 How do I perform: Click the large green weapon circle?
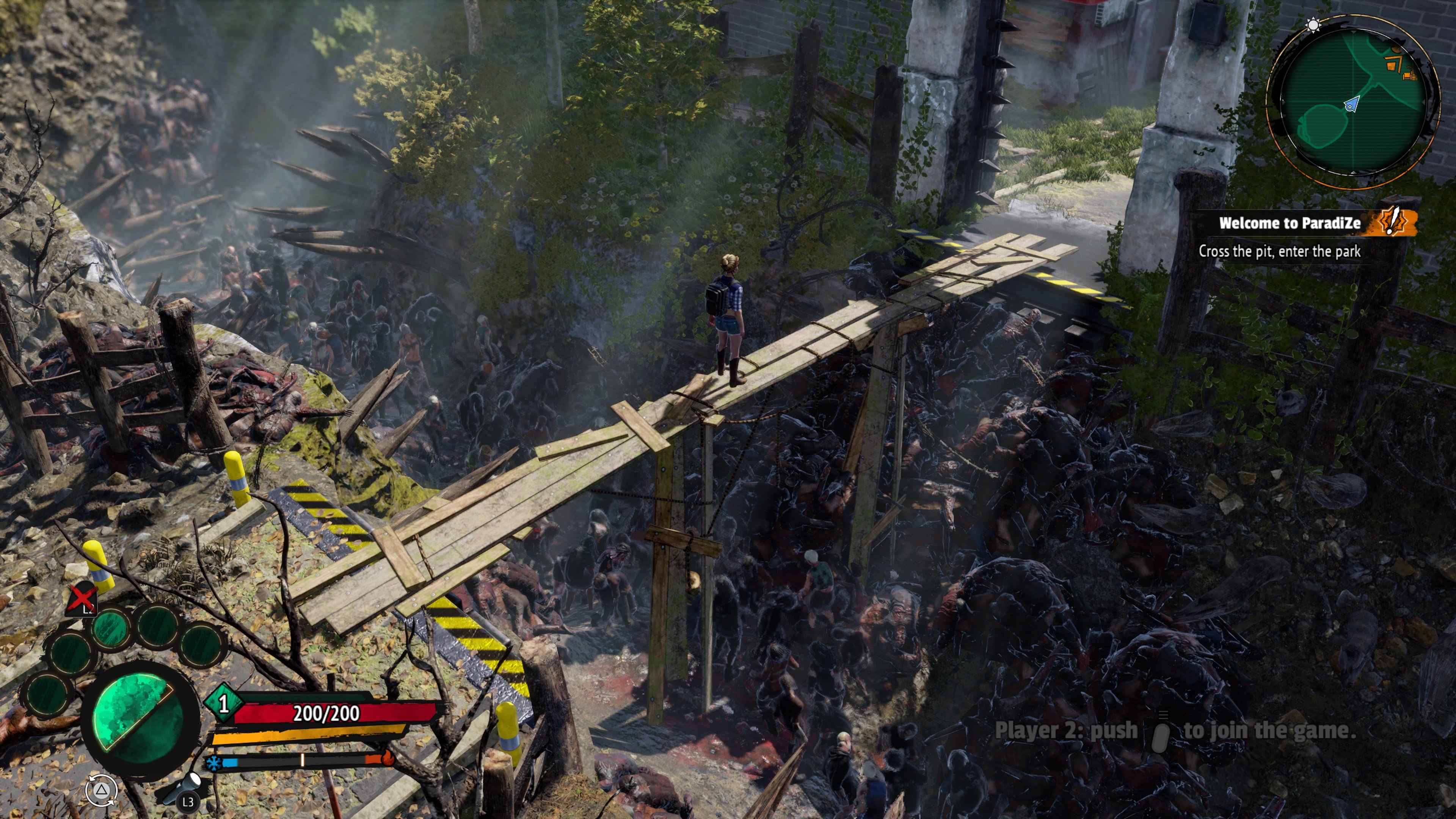coord(139,719)
